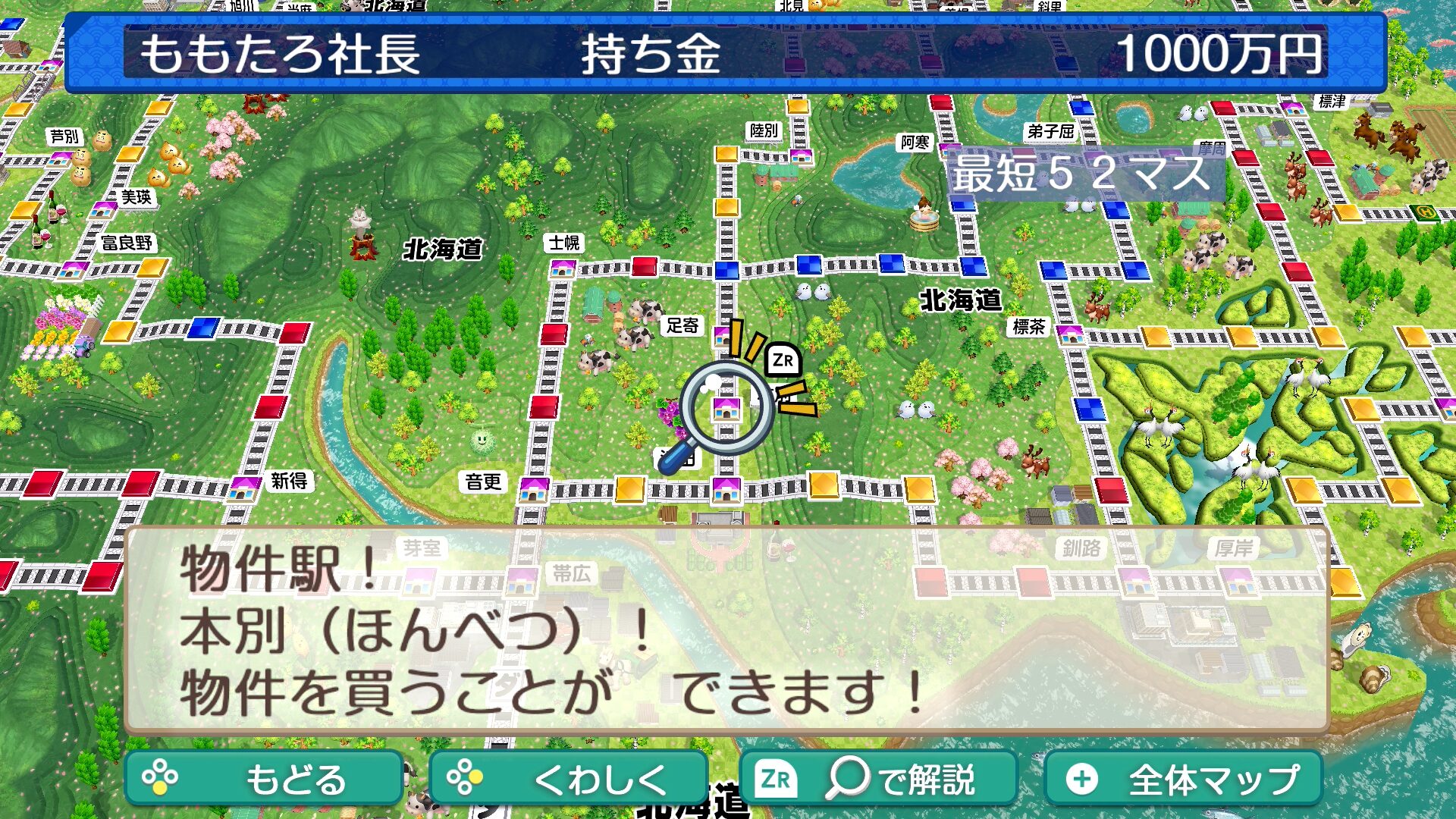Choose the くわしく details button
The height and width of the screenshot is (819, 1456).
(x=568, y=779)
